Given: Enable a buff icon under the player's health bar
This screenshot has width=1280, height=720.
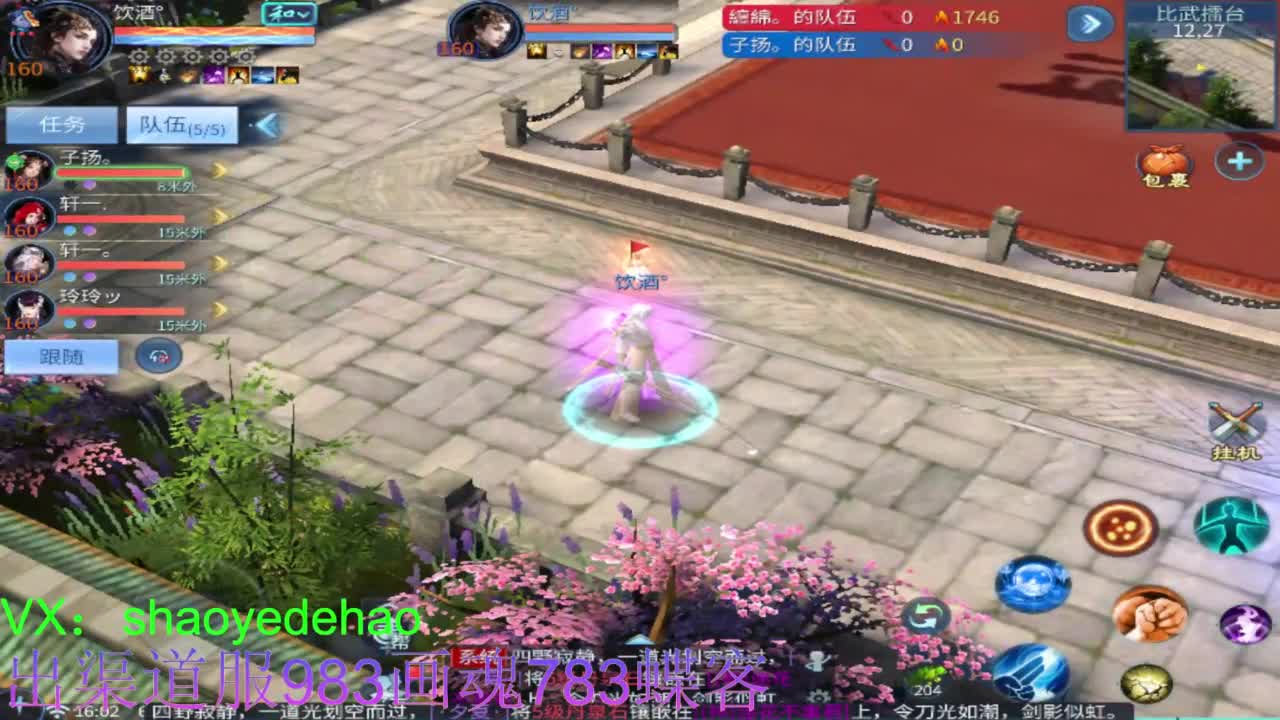Looking at the screenshot, I should [x=140, y=75].
